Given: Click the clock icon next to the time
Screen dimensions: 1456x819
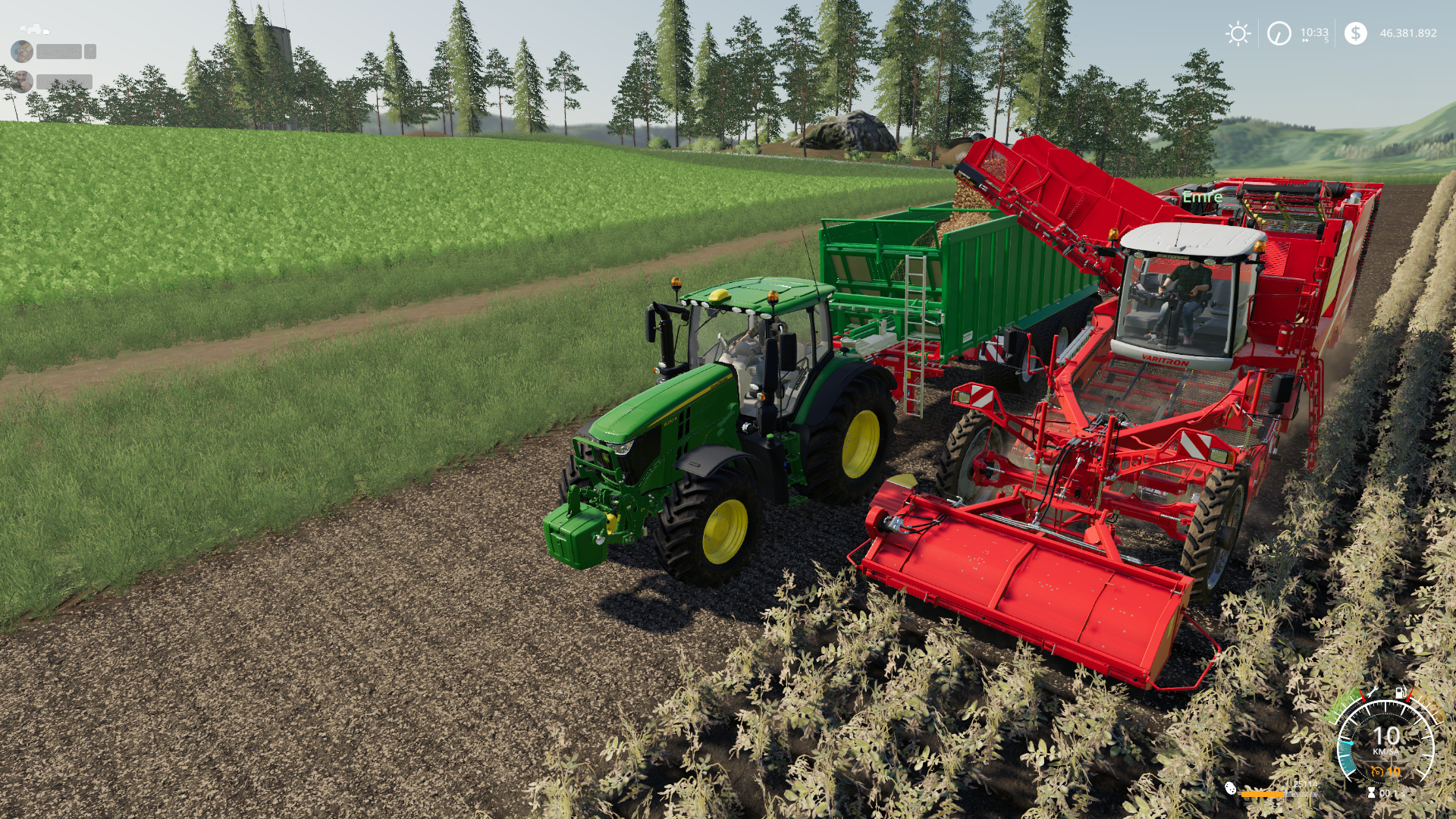Looking at the screenshot, I should point(1279,33).
